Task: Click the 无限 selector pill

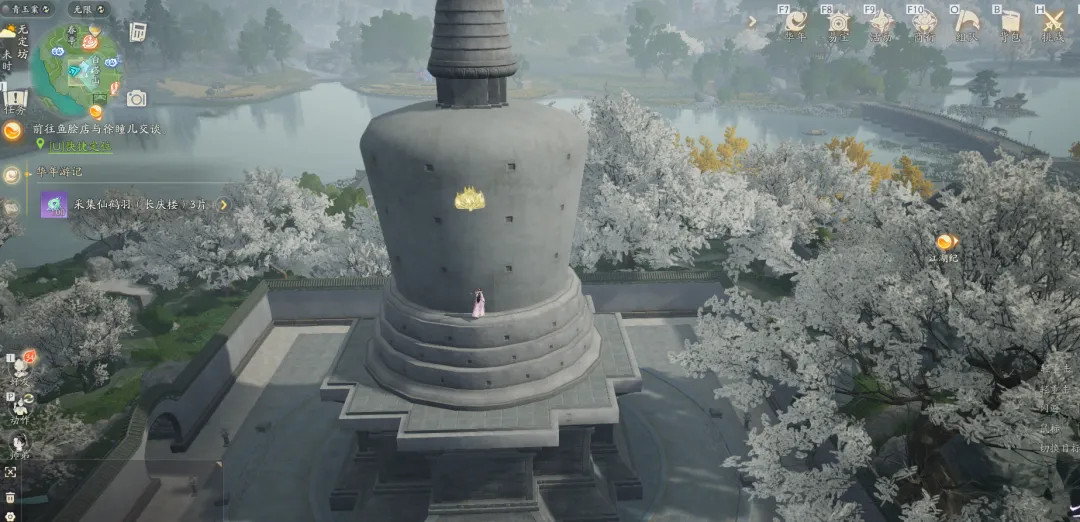Action: click(89, 9)
